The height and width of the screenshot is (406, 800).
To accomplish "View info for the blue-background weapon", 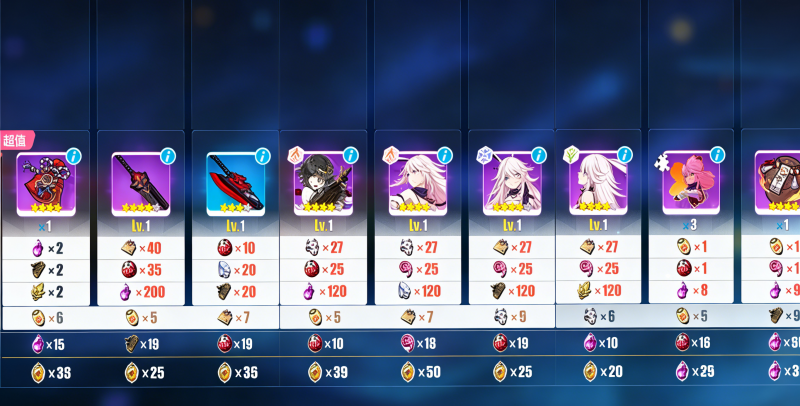I will pyautogui.click(x=262, y=157).
